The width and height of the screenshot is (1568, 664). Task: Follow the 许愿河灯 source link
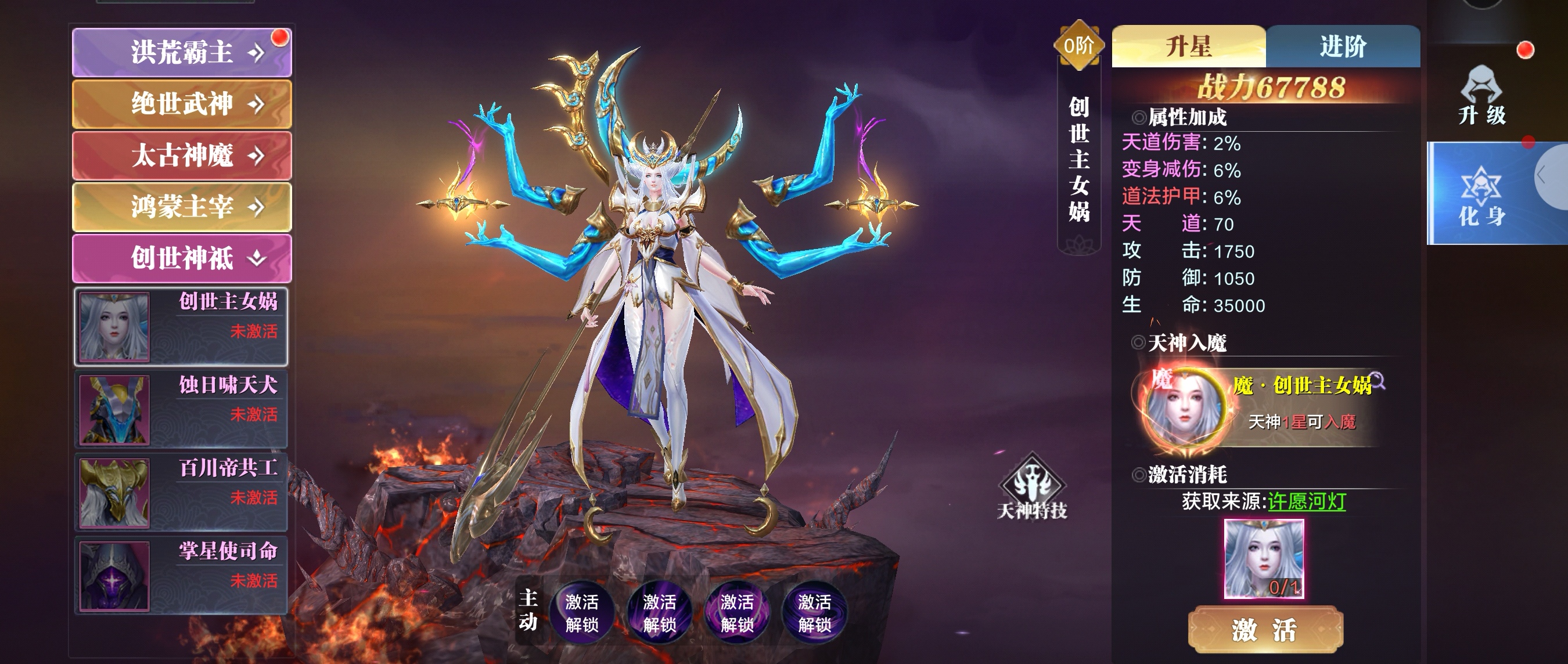1306,501
